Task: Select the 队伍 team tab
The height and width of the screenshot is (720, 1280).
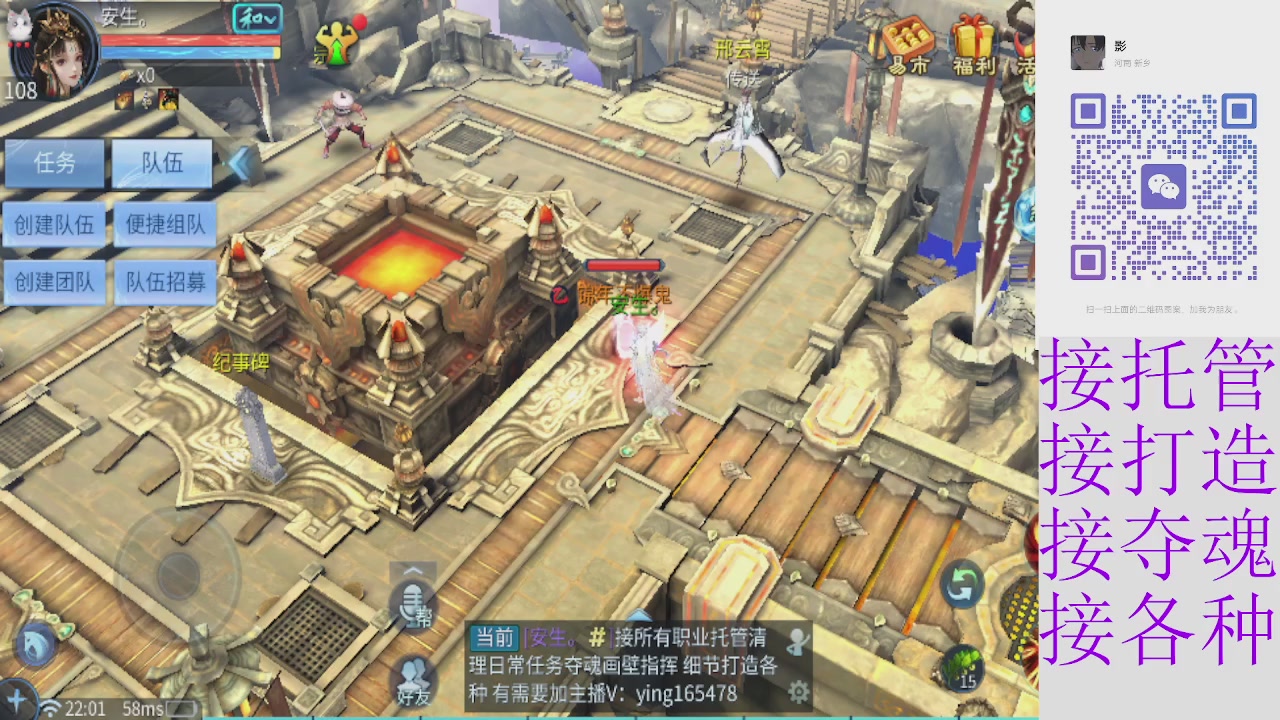Action: pos(163,164)
